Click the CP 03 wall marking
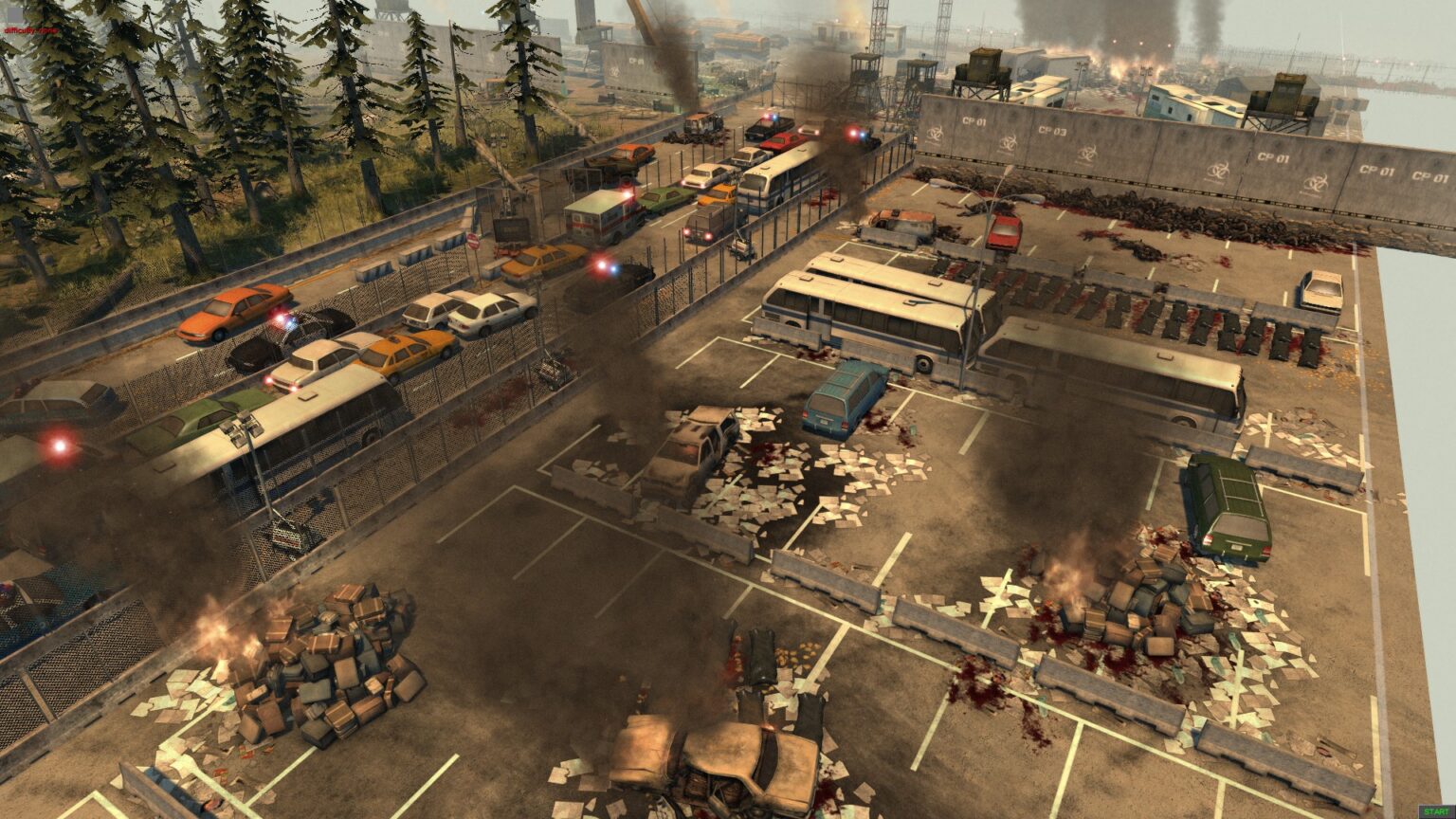The height and width of the screenshot is (819, 1456). point(1054,132)
